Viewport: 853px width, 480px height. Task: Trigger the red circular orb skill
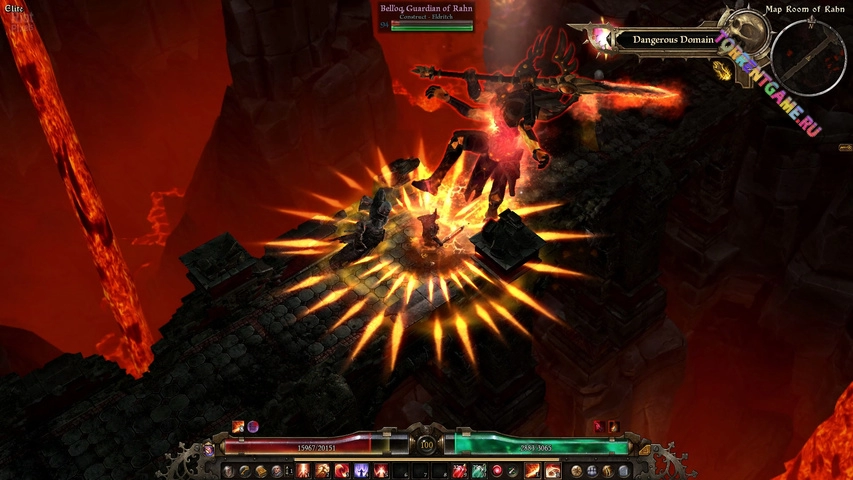tap(497, 470)
